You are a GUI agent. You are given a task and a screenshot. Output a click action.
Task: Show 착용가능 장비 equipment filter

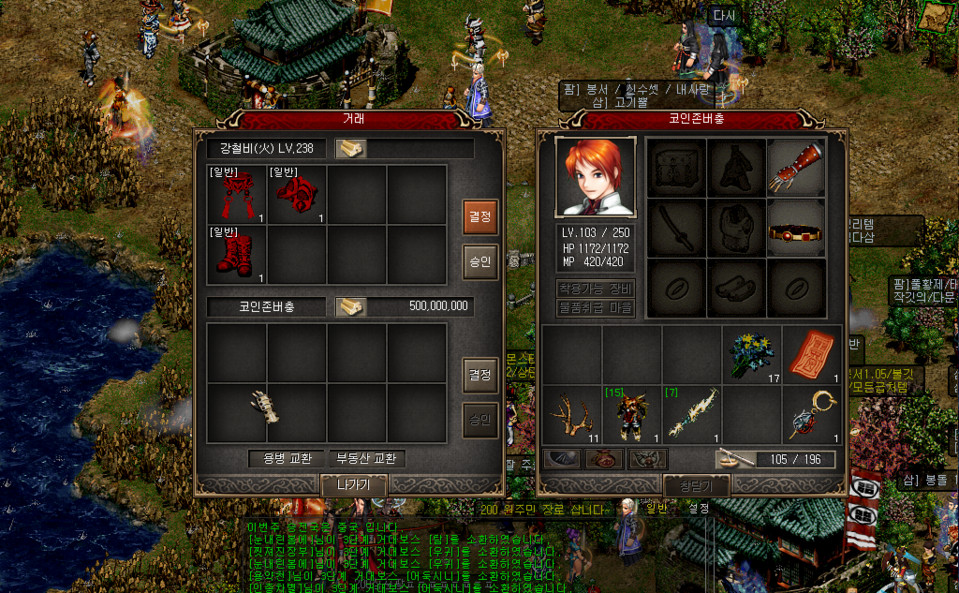click(x=596, y=288)
